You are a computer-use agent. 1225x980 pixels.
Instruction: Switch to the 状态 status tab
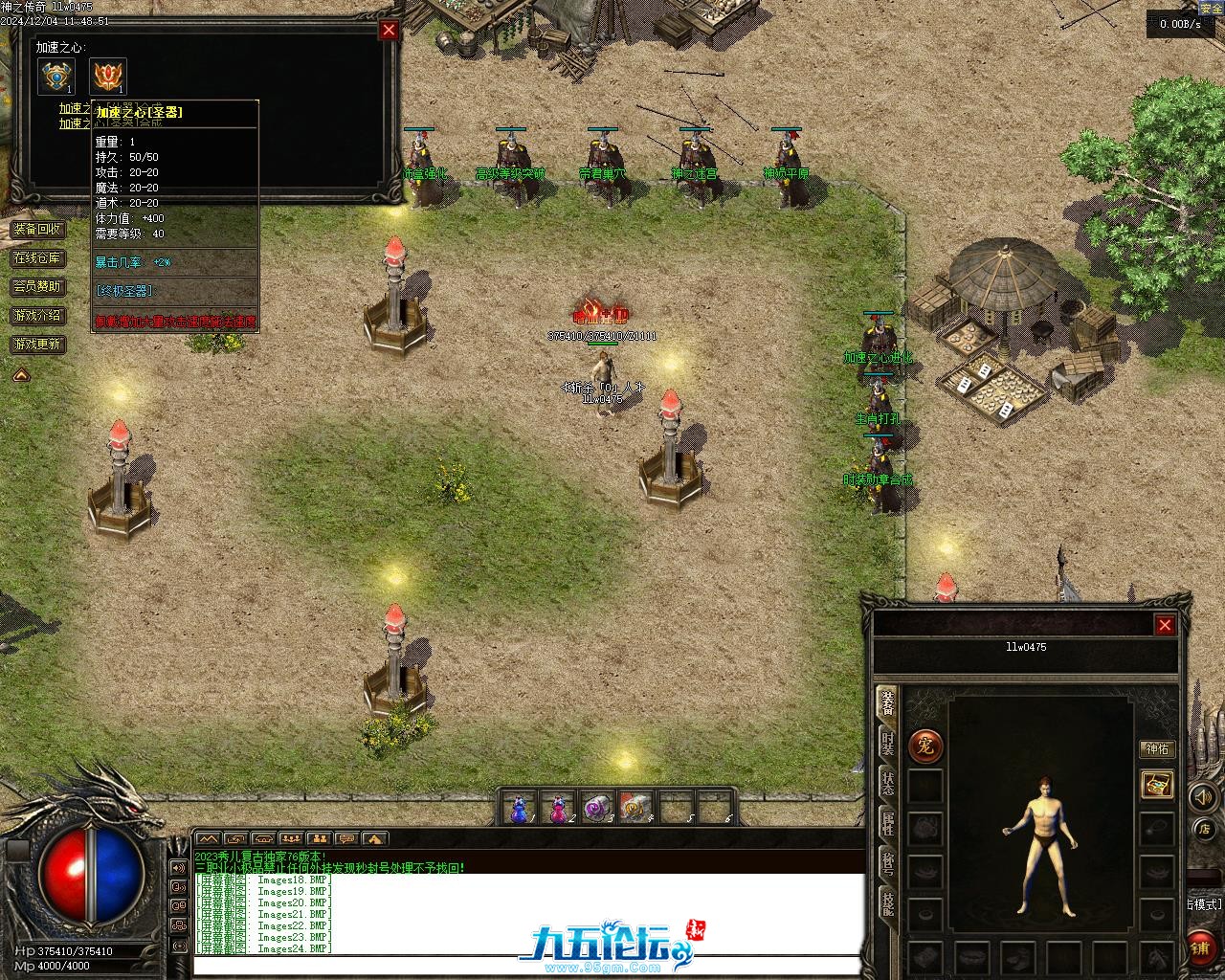pos(887,783)
